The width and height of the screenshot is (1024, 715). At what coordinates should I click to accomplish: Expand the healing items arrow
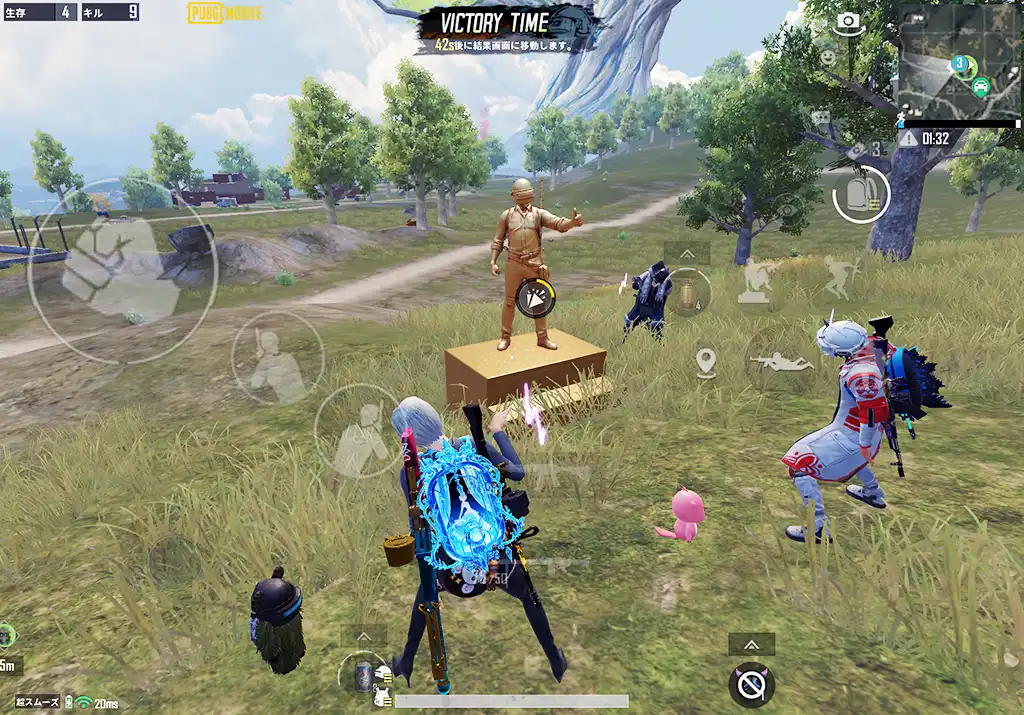coord(364,636)
